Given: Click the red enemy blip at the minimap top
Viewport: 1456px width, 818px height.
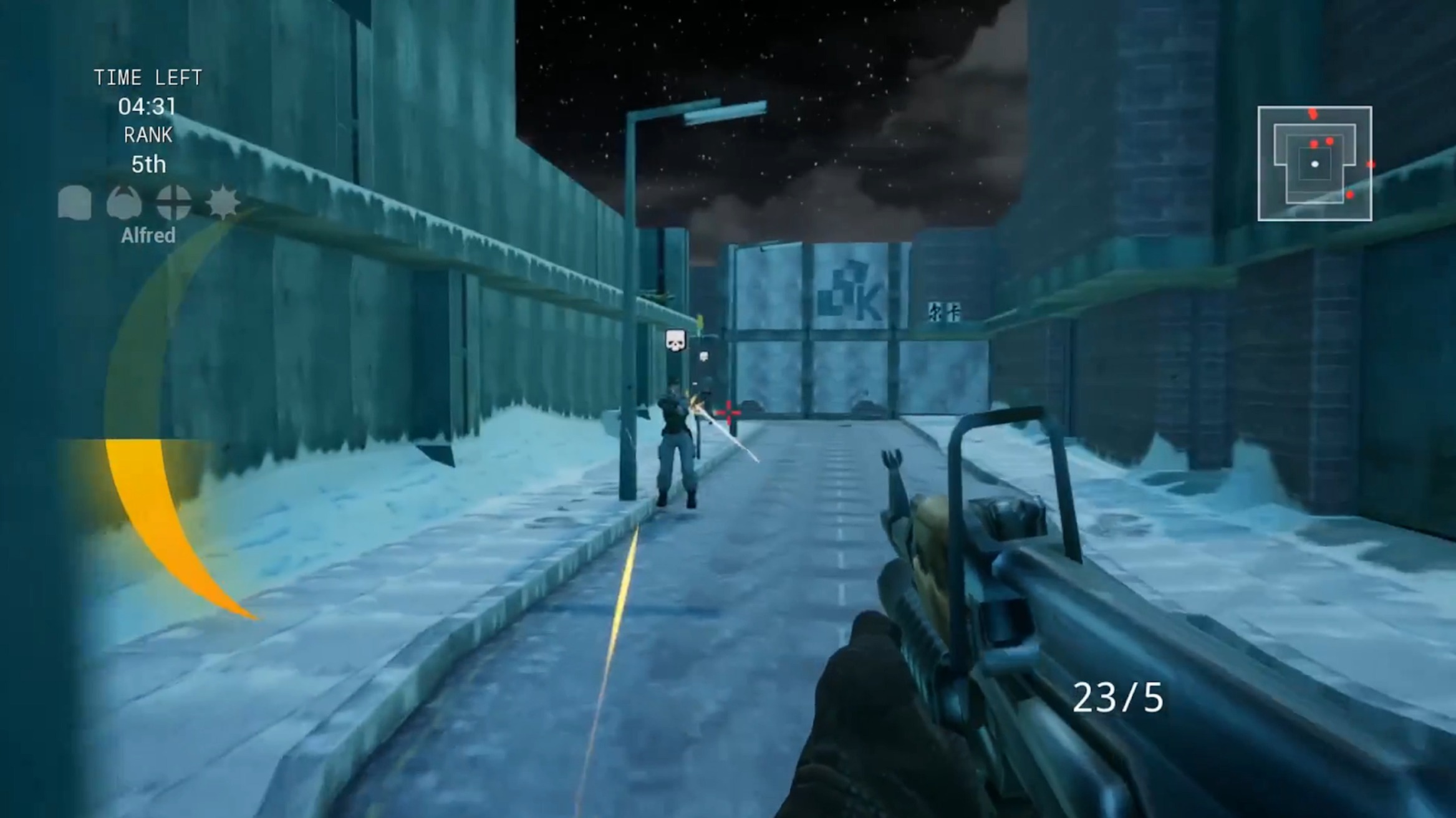Looking at the screenshot, I should (1313, 114).
